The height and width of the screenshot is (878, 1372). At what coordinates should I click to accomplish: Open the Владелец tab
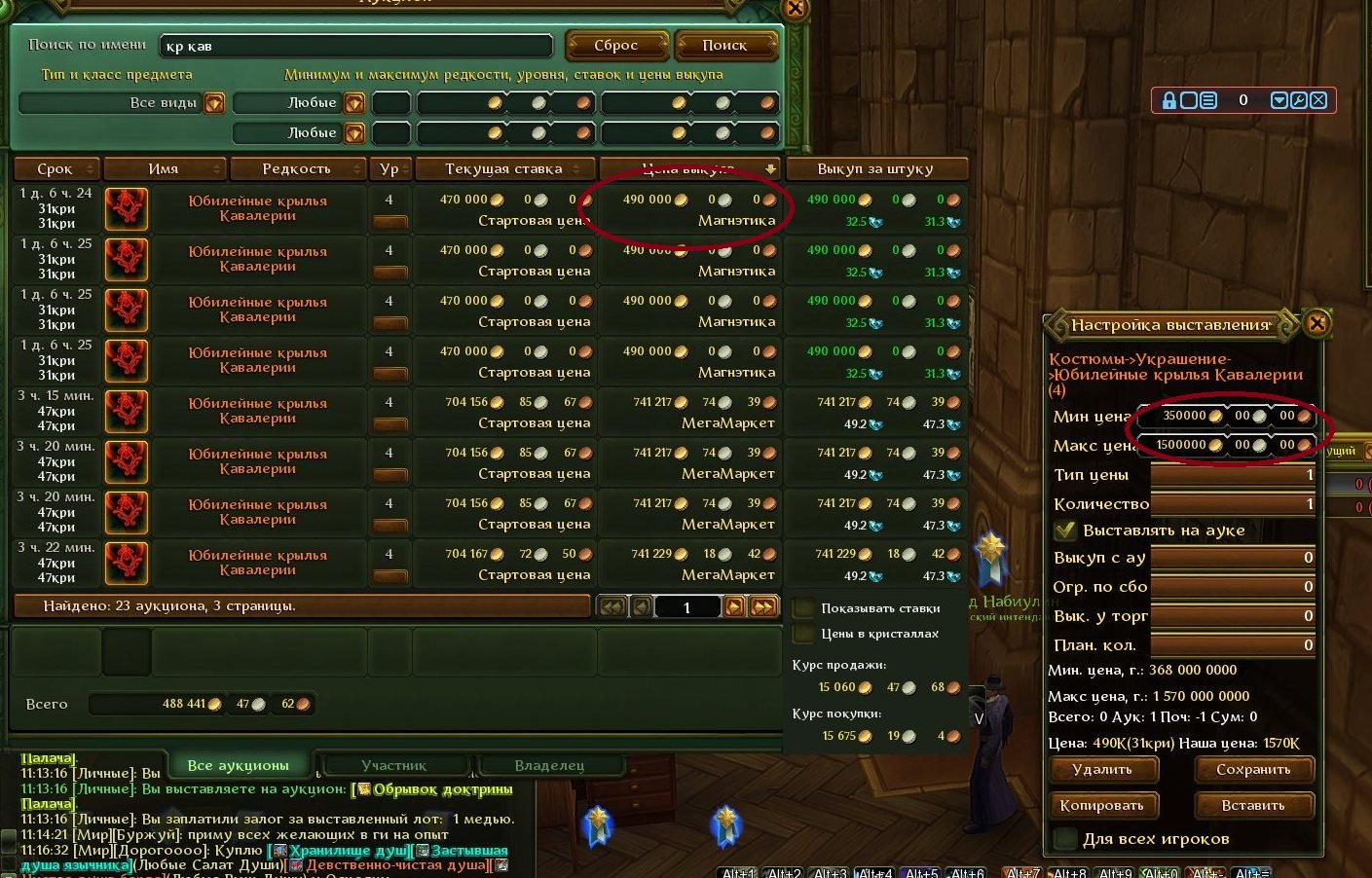(549, 765)
